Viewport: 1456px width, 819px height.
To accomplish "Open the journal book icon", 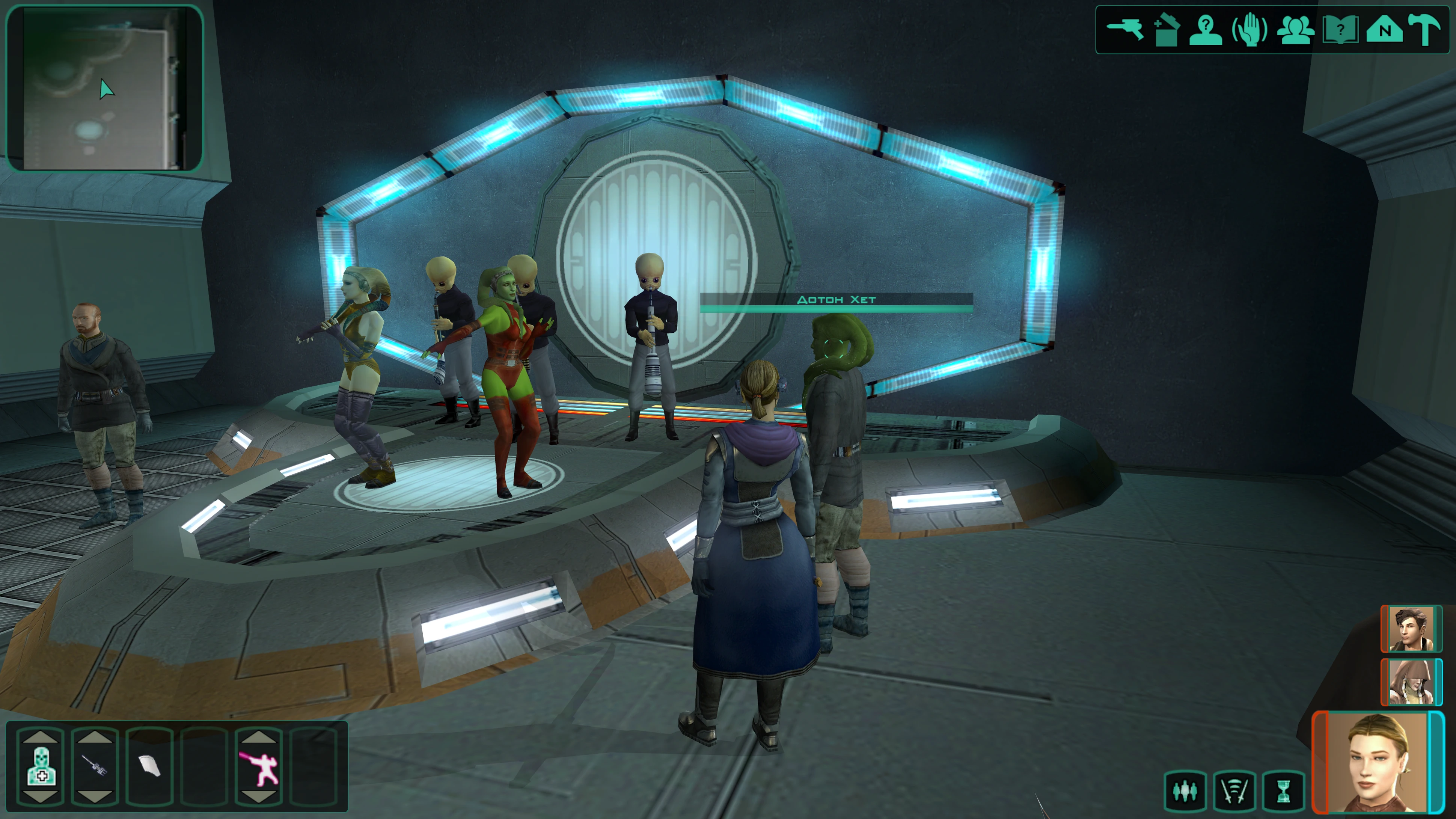I will click(x=1340, y=29).
